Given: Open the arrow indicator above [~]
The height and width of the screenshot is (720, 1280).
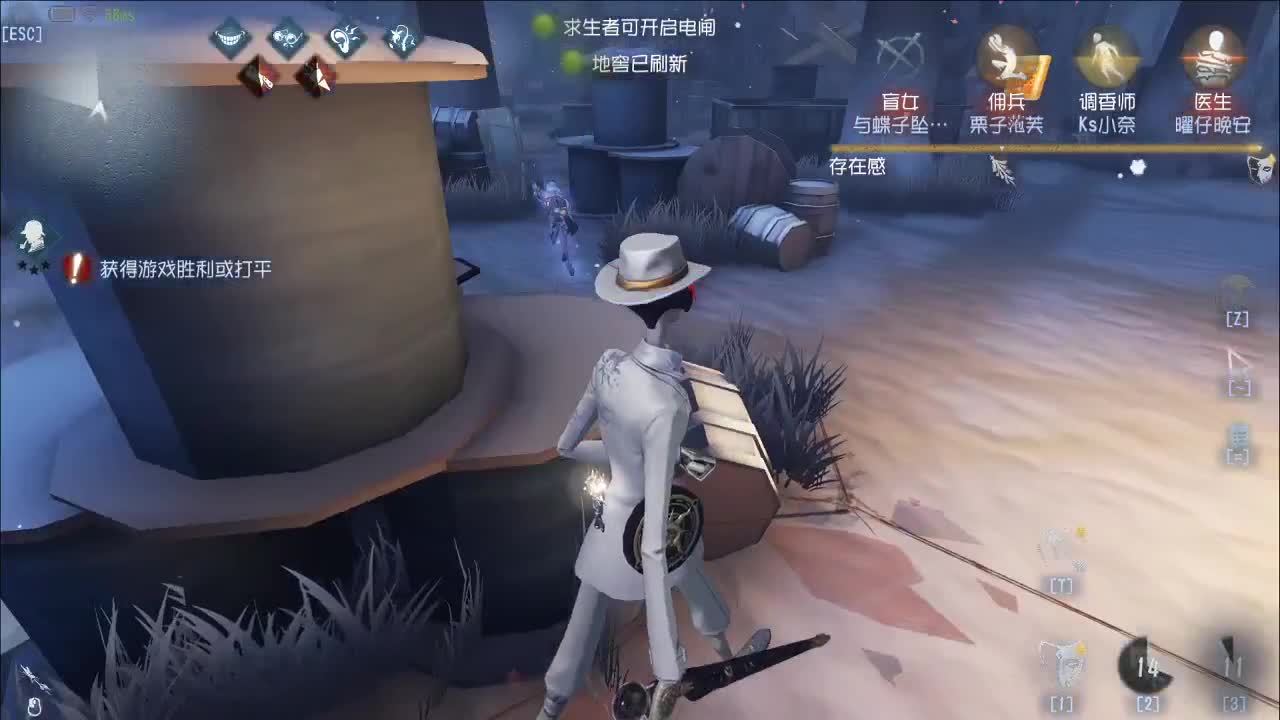Looking at the screenshot, I should click(1237, 367).
